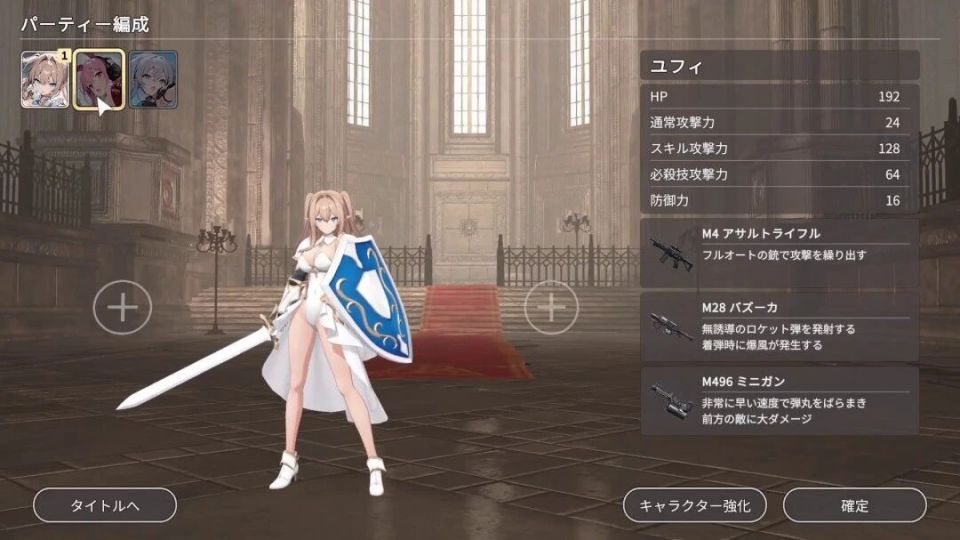Click the M496 ミニガン skill row

click(x=779, y=400)
